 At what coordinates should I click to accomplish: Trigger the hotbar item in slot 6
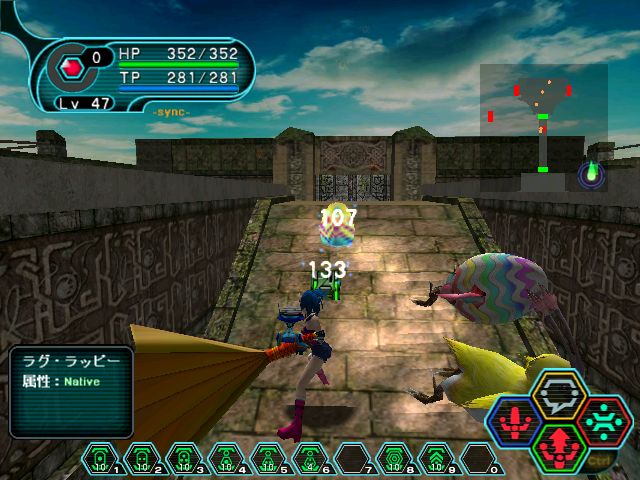[x=310, y=459]
